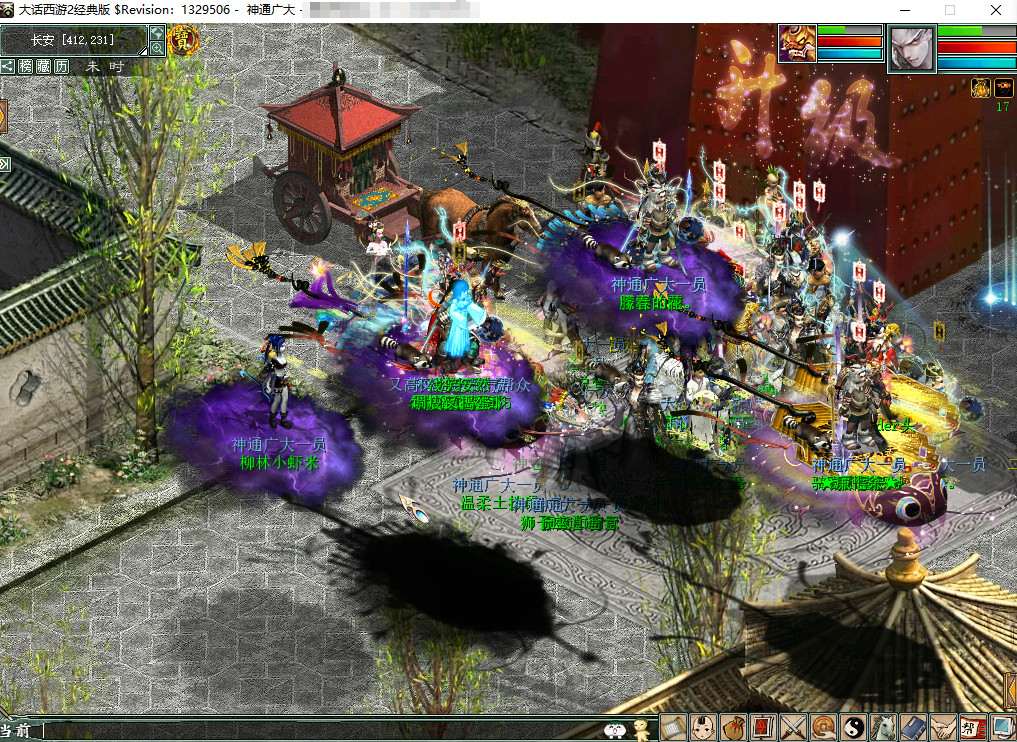Click the share icon under the location bar
This screenshot has height=742, width=1017.
pyautogui.click(x=8, y=66)
